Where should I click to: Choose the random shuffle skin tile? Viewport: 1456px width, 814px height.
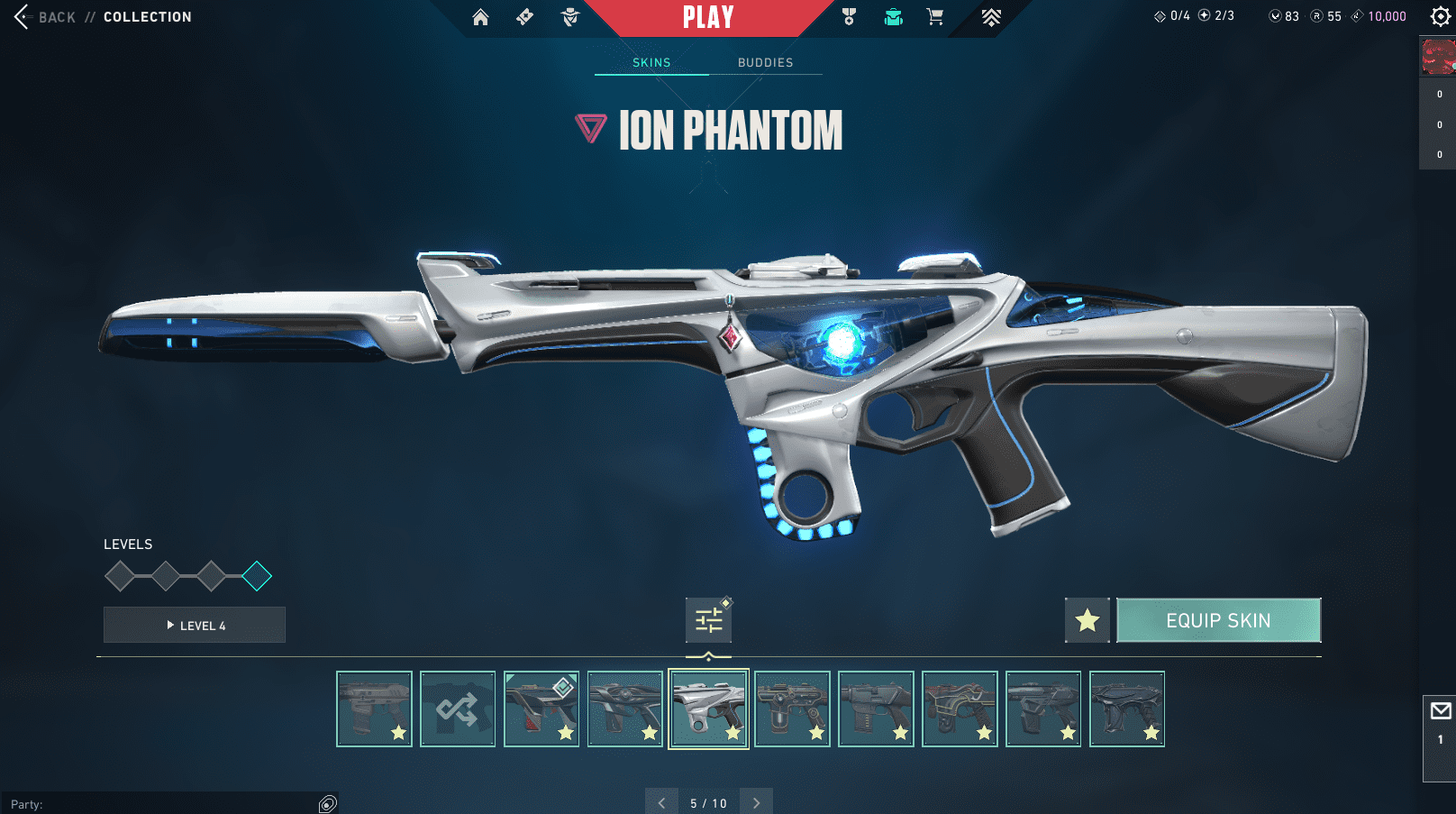458,709
